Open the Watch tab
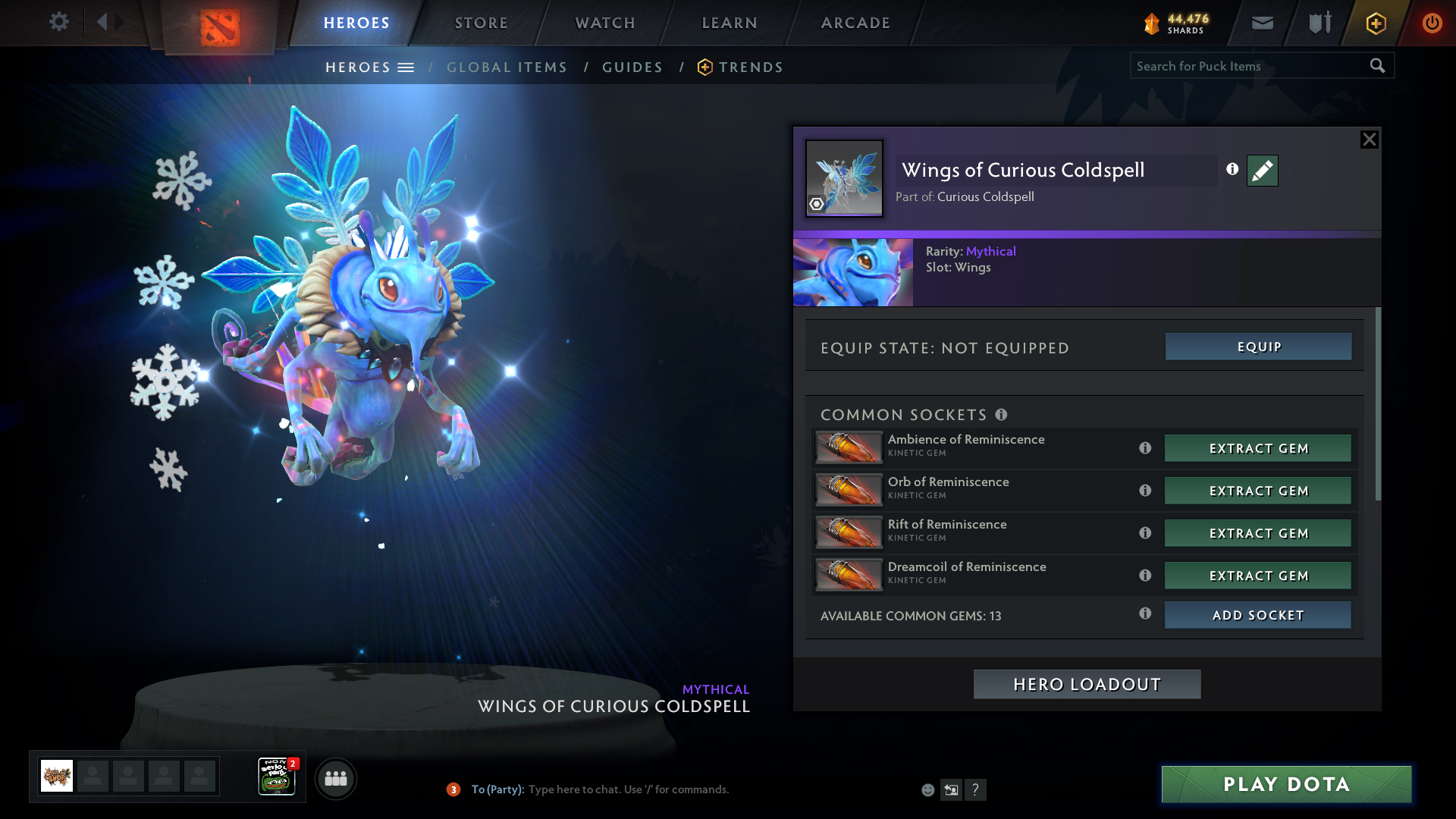 pyautogui.click(x=605, y=23)
